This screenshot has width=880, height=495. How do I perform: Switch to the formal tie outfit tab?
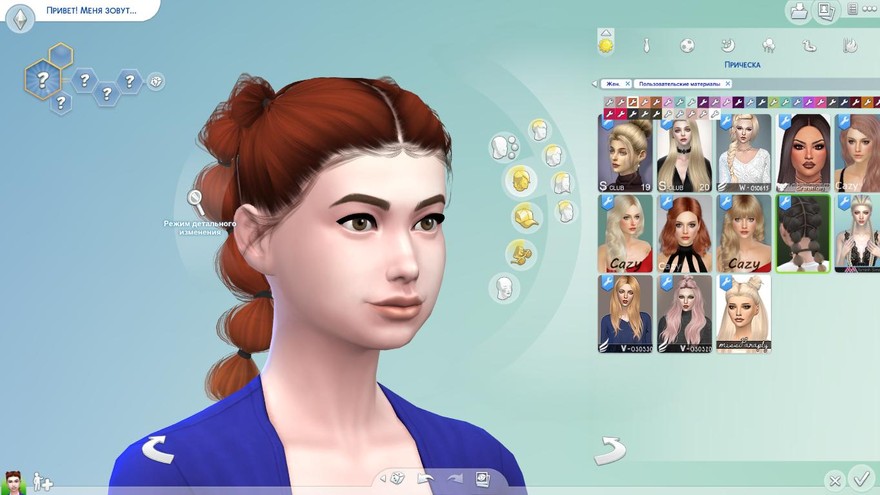coord(647,45)
